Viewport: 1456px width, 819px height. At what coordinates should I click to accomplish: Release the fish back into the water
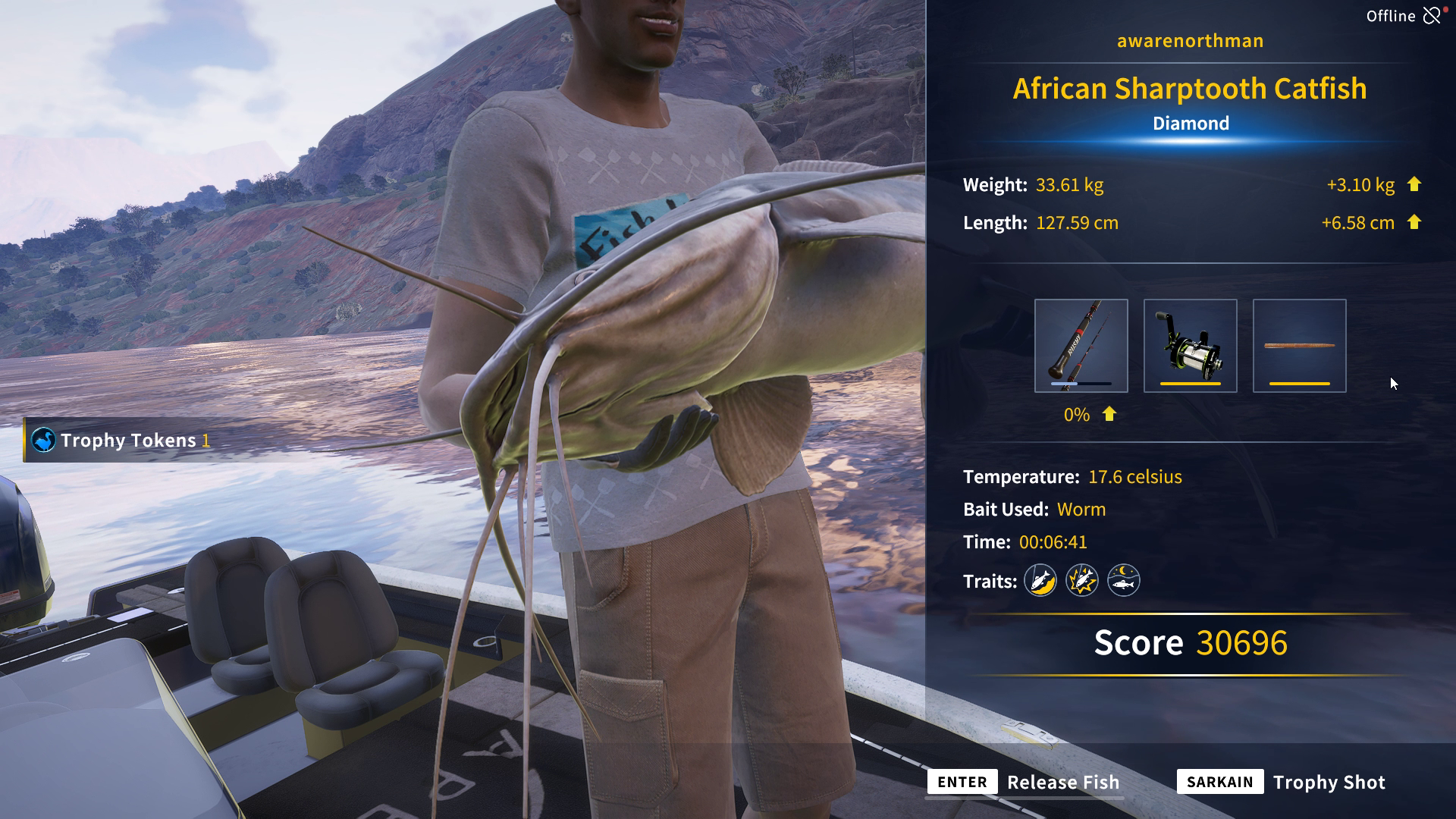click(x=1024, y=782)
